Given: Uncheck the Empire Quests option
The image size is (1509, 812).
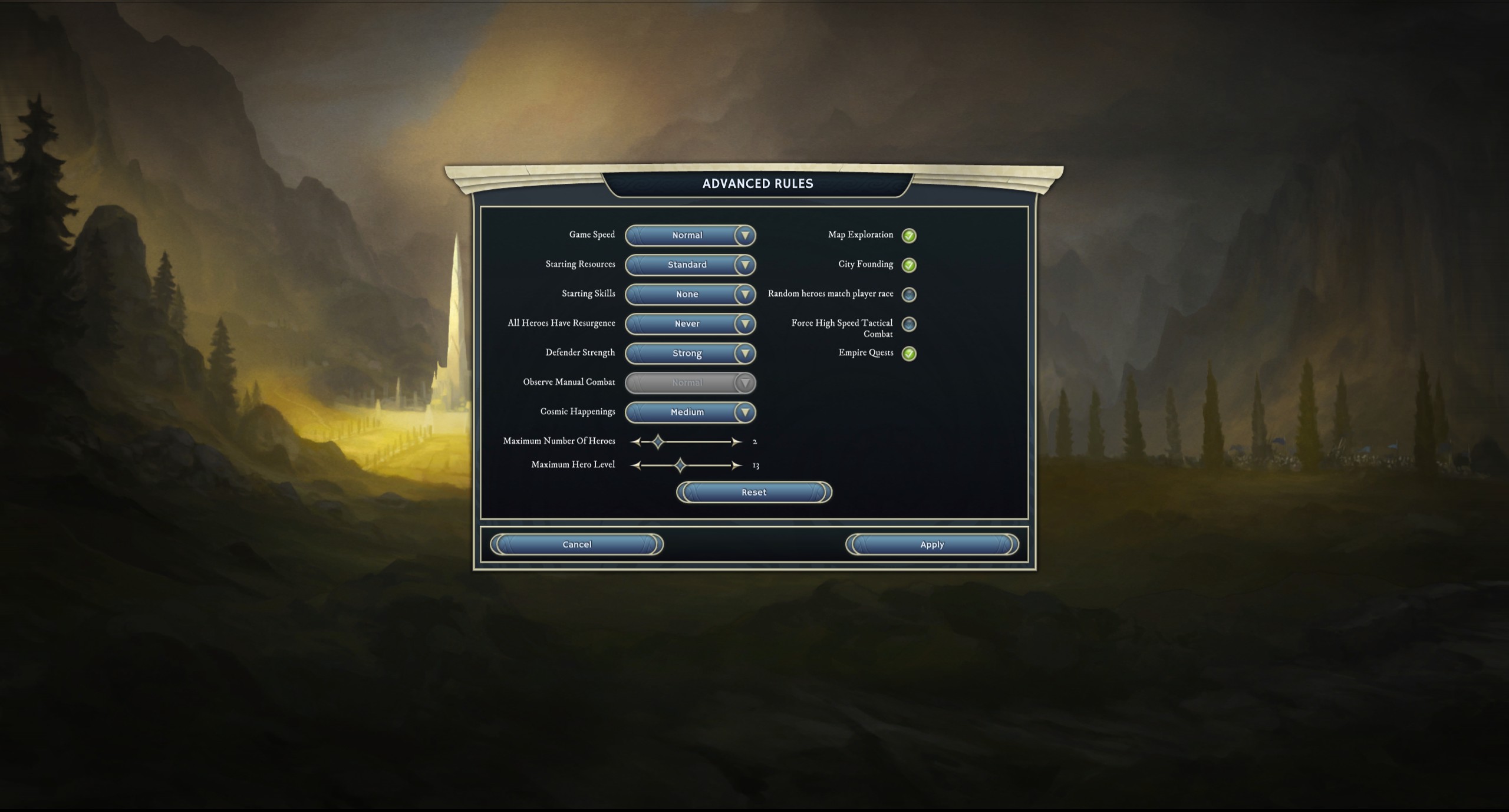Looking at the screenshot, I should [909, 354].
